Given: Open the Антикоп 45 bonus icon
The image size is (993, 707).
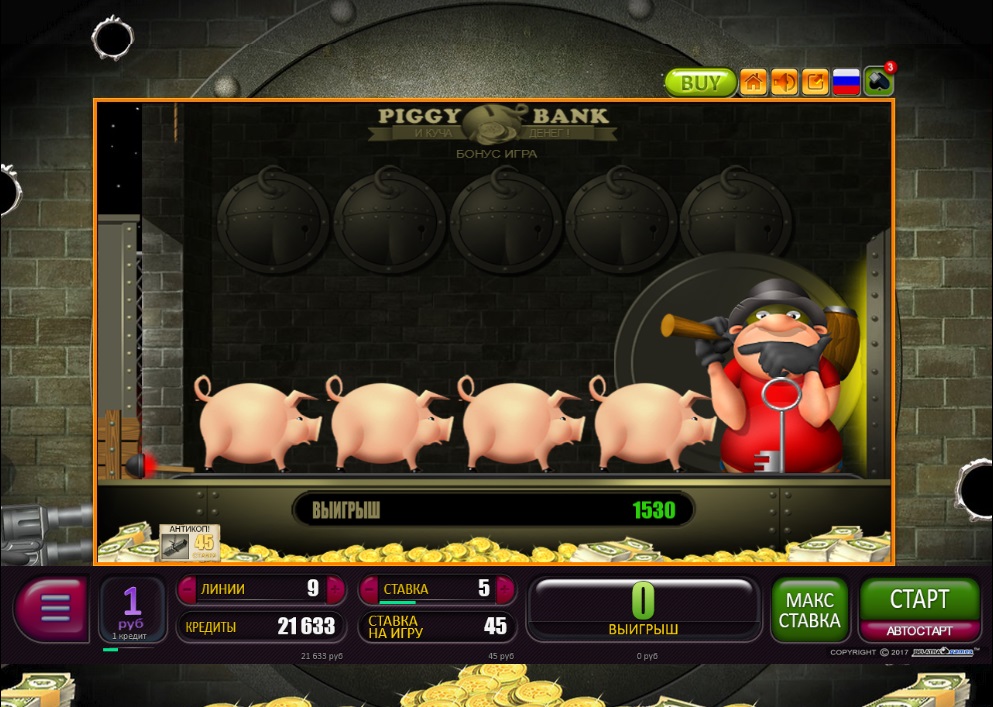Looking at the screenshot, I should pos(189,541).
